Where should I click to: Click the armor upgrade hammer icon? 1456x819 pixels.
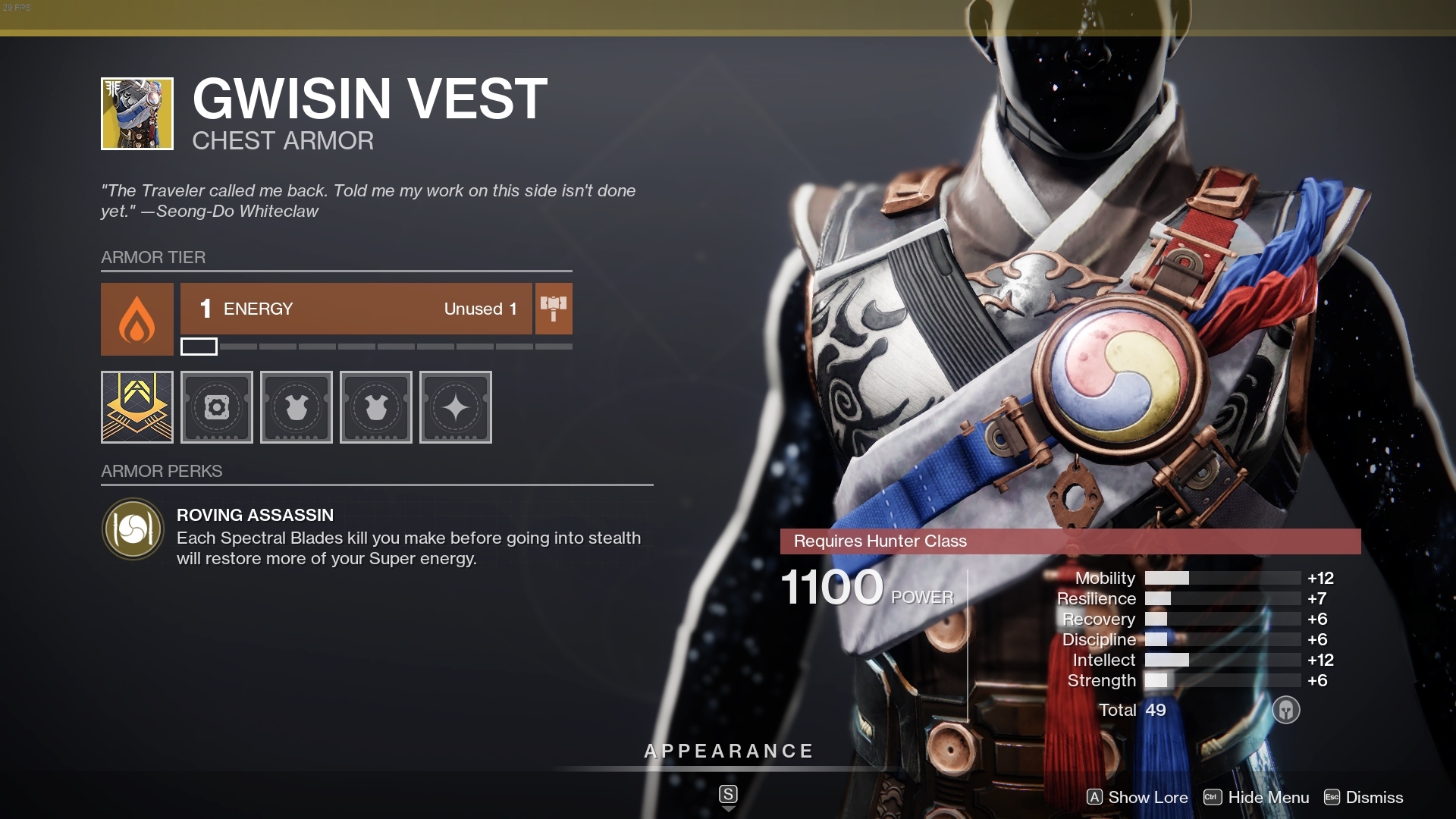(553, 309)
